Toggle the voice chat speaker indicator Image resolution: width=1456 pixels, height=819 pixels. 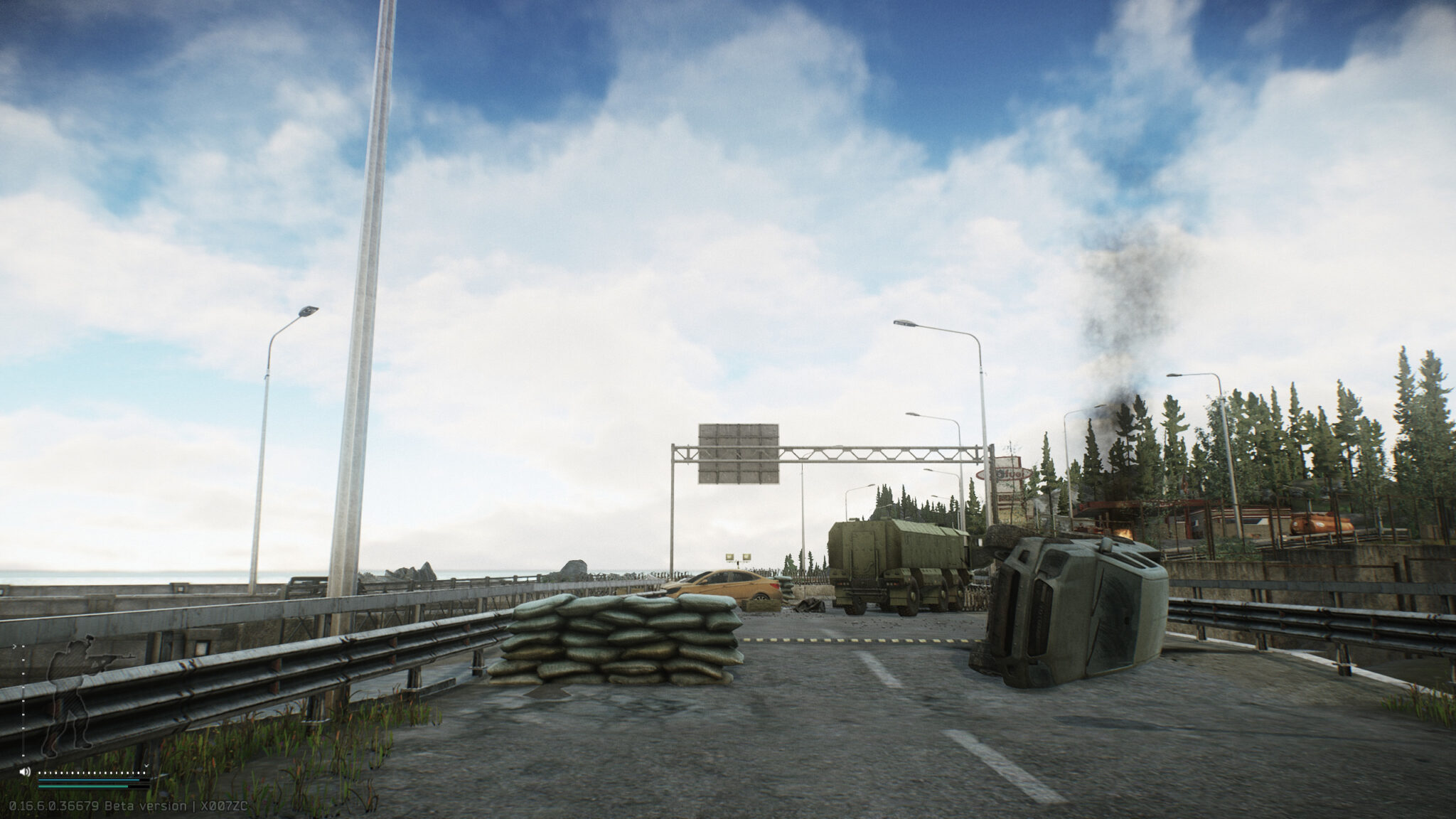coord(25,771)
